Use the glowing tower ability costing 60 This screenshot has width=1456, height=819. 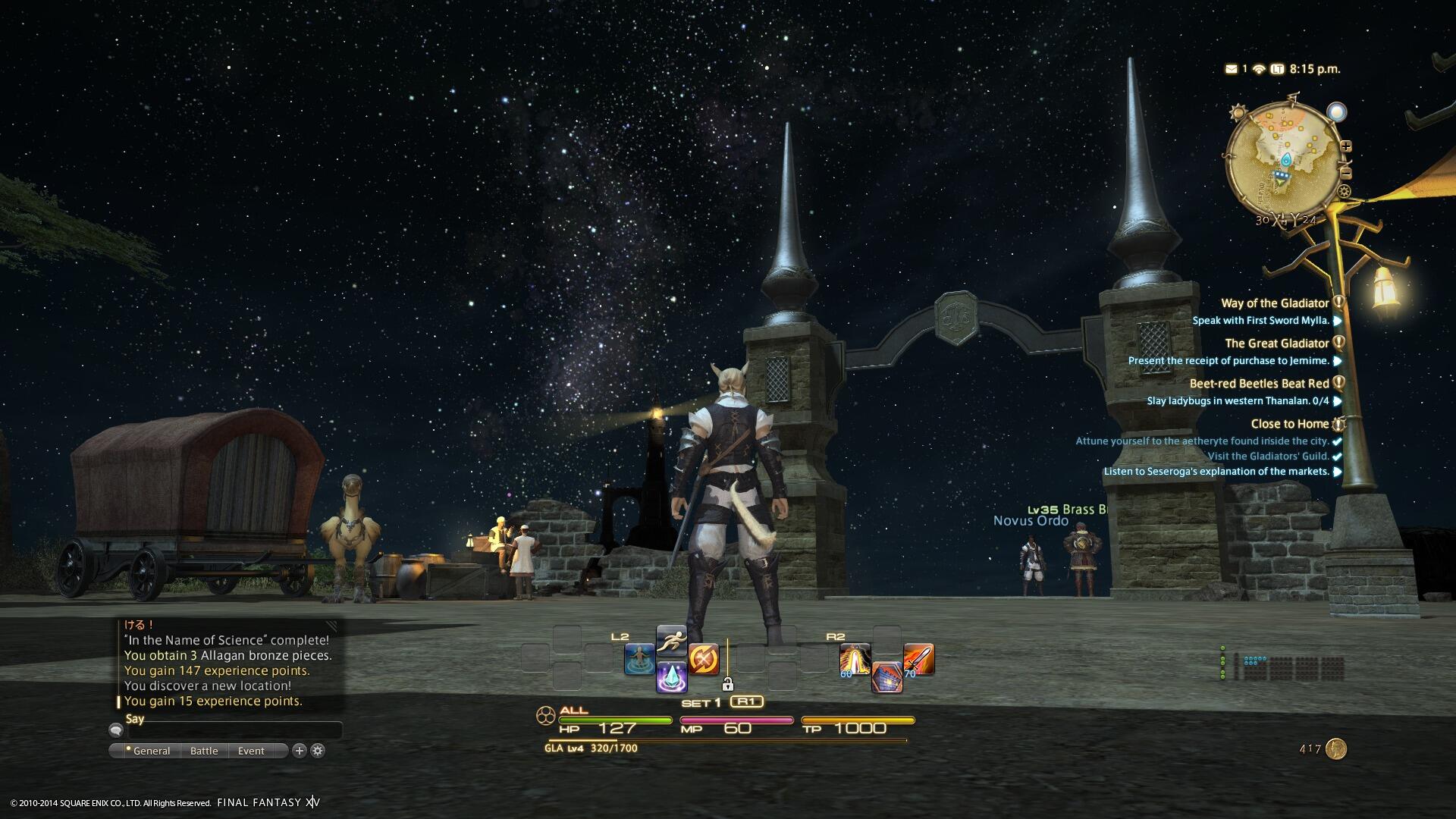point(855,659)
